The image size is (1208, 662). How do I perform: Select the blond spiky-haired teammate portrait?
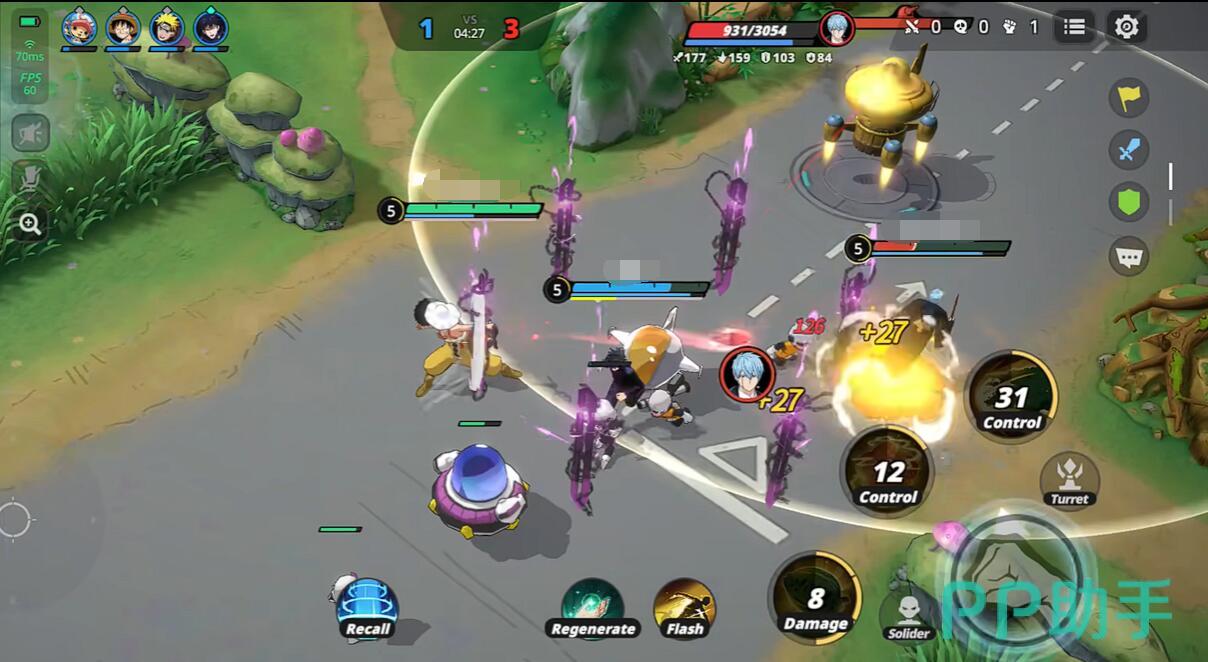pyautogui.click(x=167, y=27)
